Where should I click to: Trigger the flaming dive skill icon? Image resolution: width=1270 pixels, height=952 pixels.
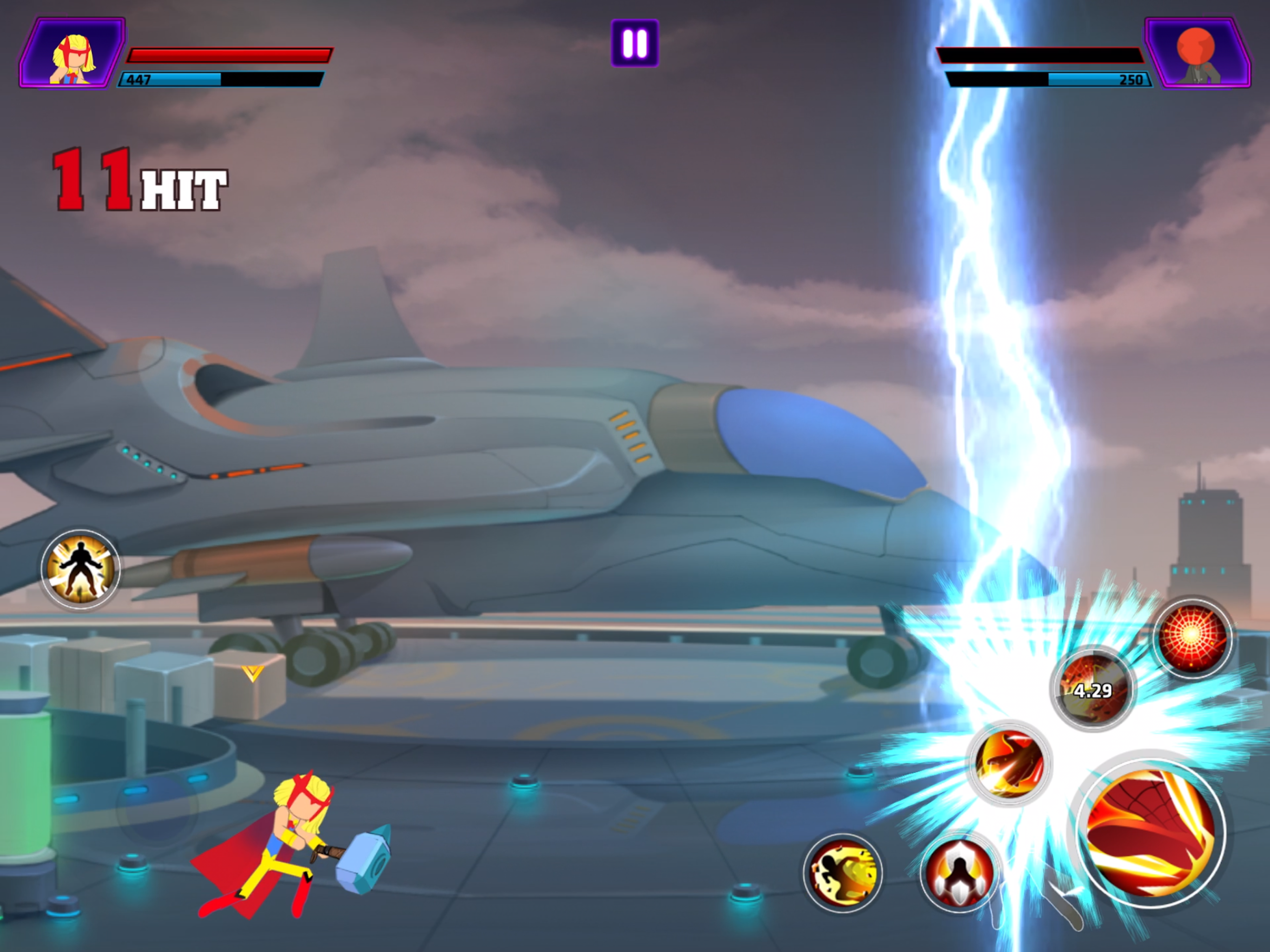point(1009,762)
